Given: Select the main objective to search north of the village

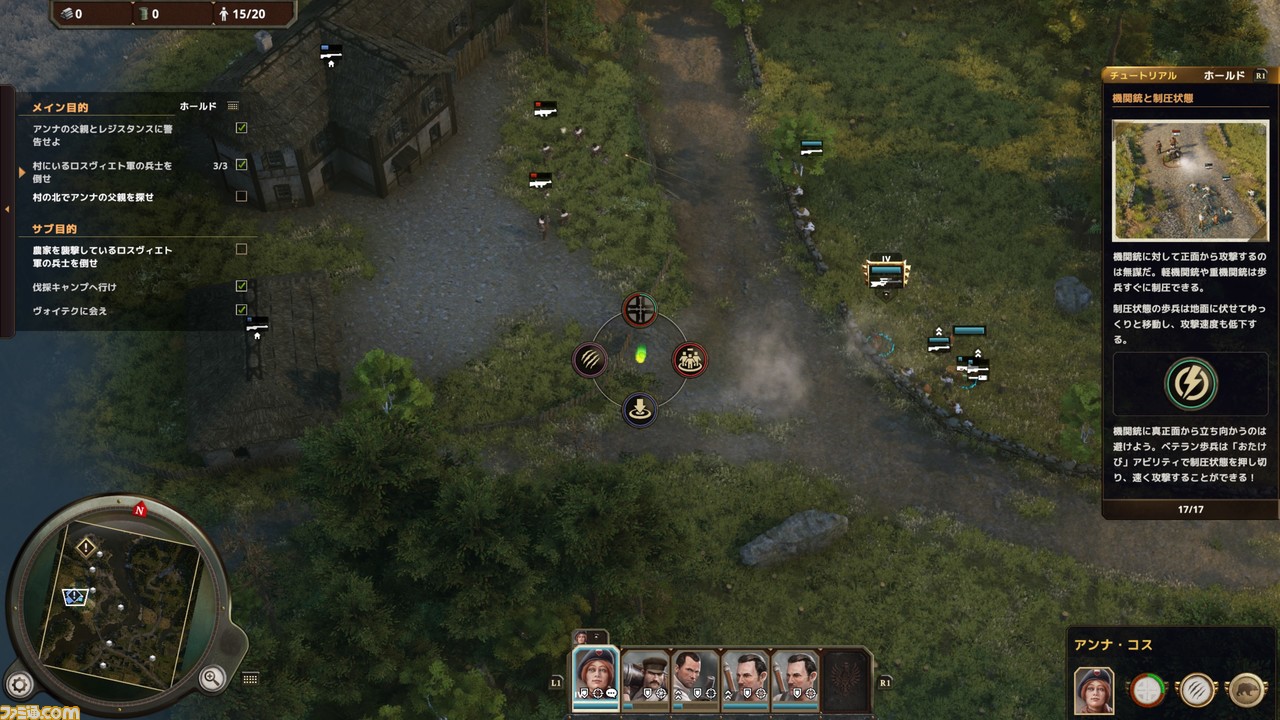Looking at the screenshot, I should pyautogui.click(x=93, y=197).
